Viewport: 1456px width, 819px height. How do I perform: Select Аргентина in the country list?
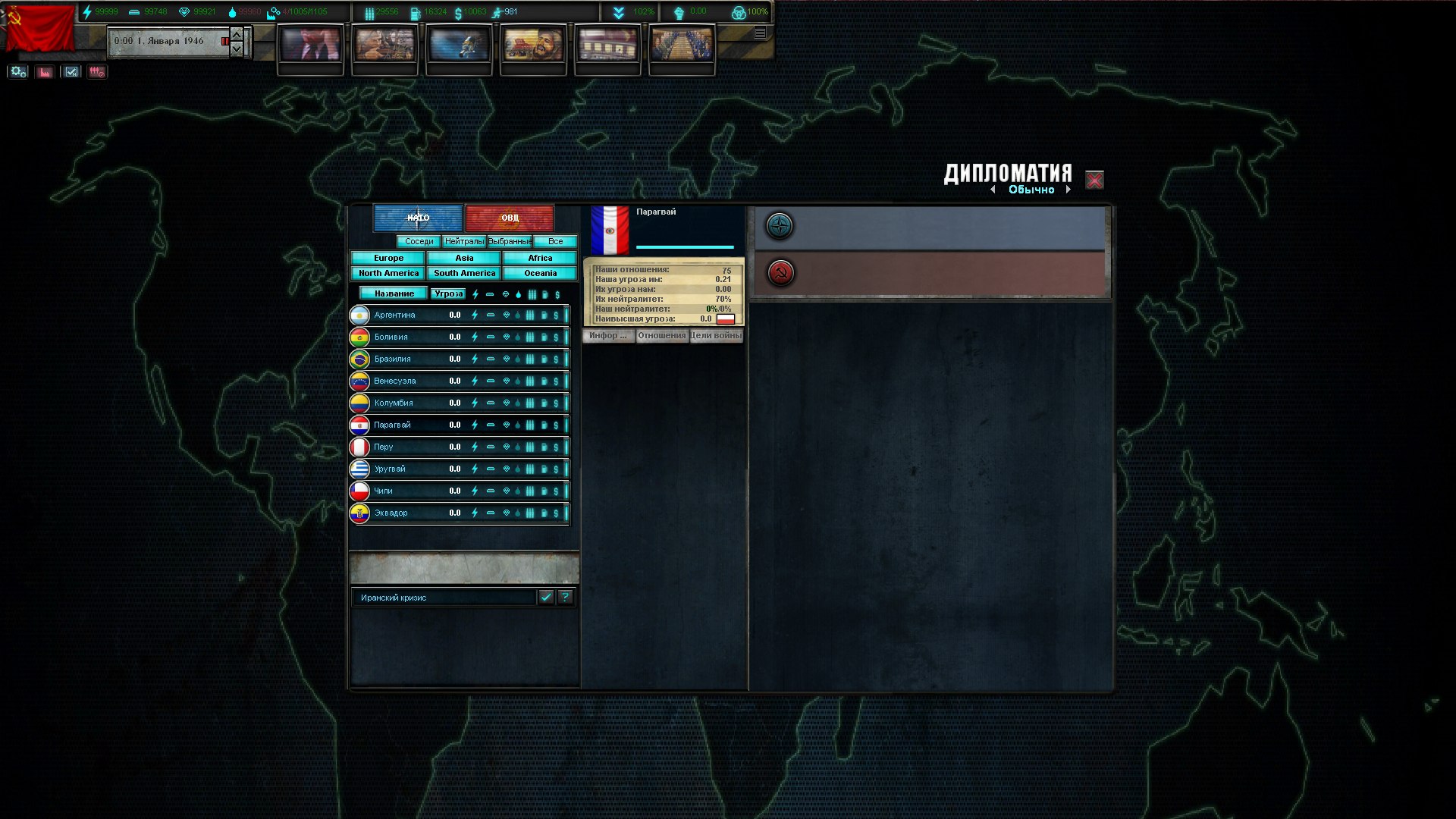pos(394,315)
